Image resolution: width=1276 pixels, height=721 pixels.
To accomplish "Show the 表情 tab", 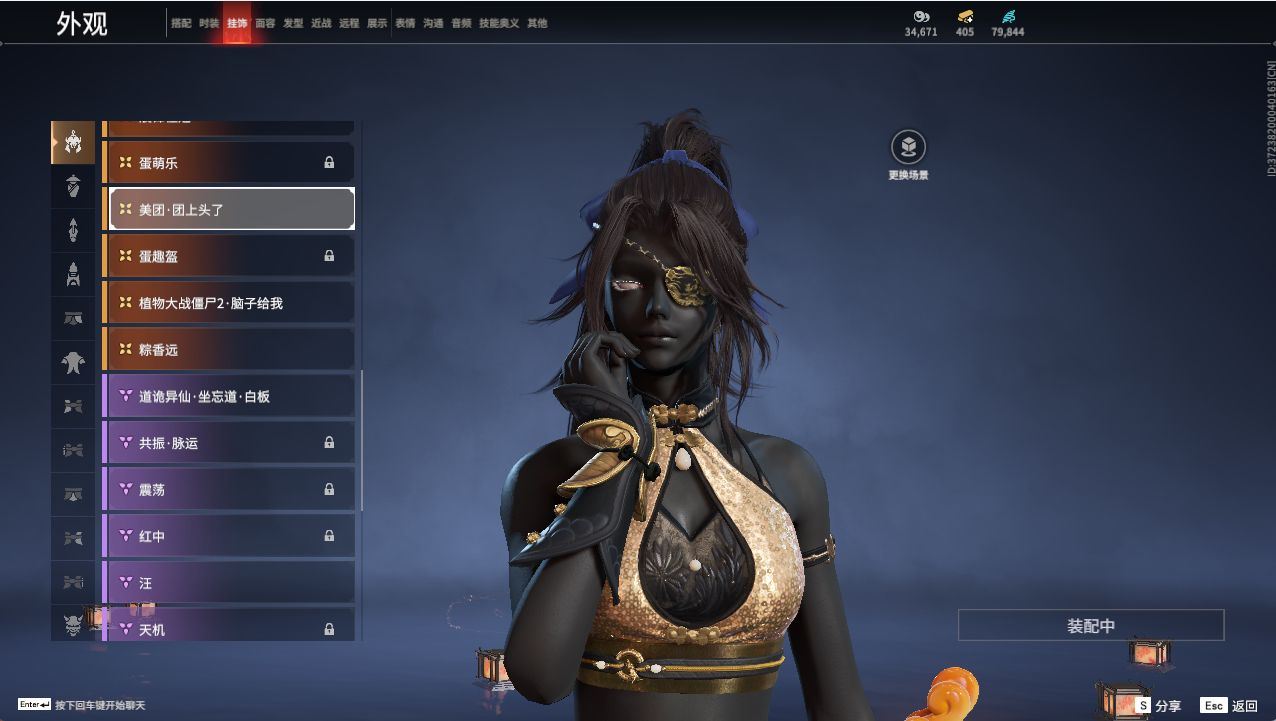I will tap(405, 23).
